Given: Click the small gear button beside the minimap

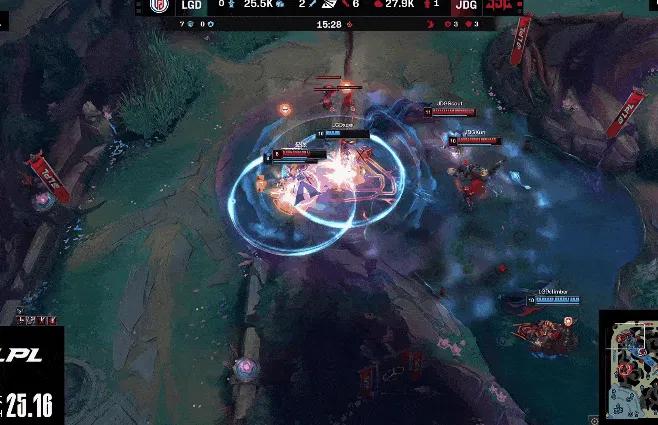Looking at the screenshot, I should [593, 419].
